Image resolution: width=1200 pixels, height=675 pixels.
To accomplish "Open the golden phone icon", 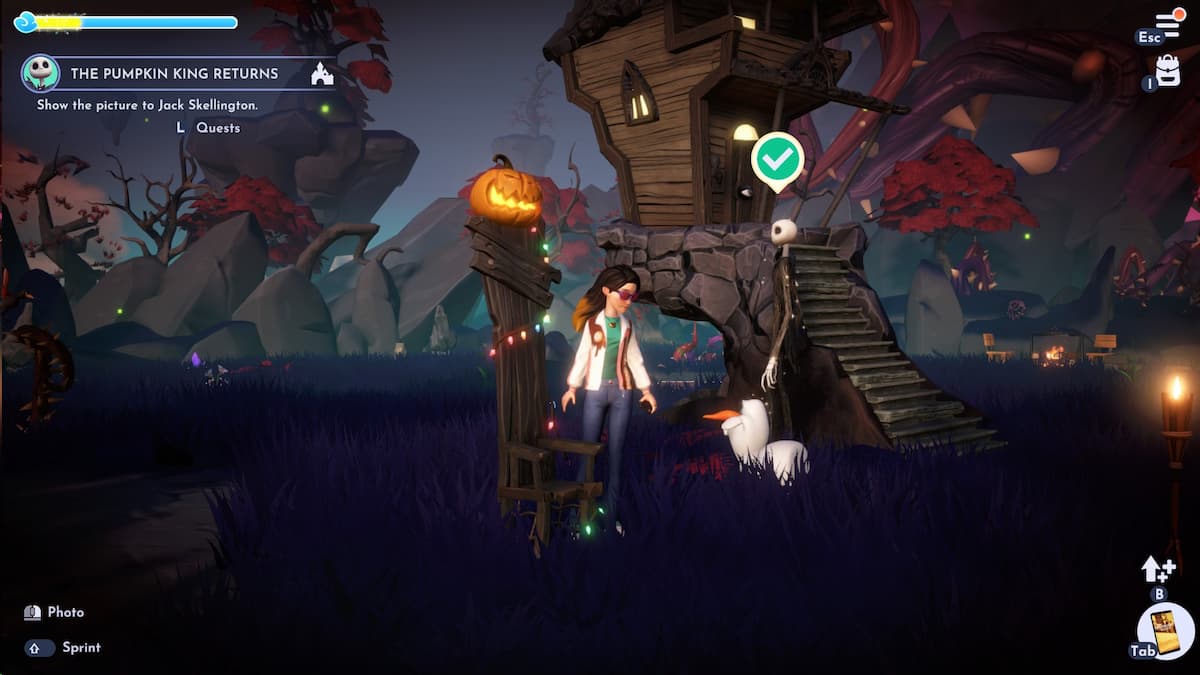I will click(1166, 632).
